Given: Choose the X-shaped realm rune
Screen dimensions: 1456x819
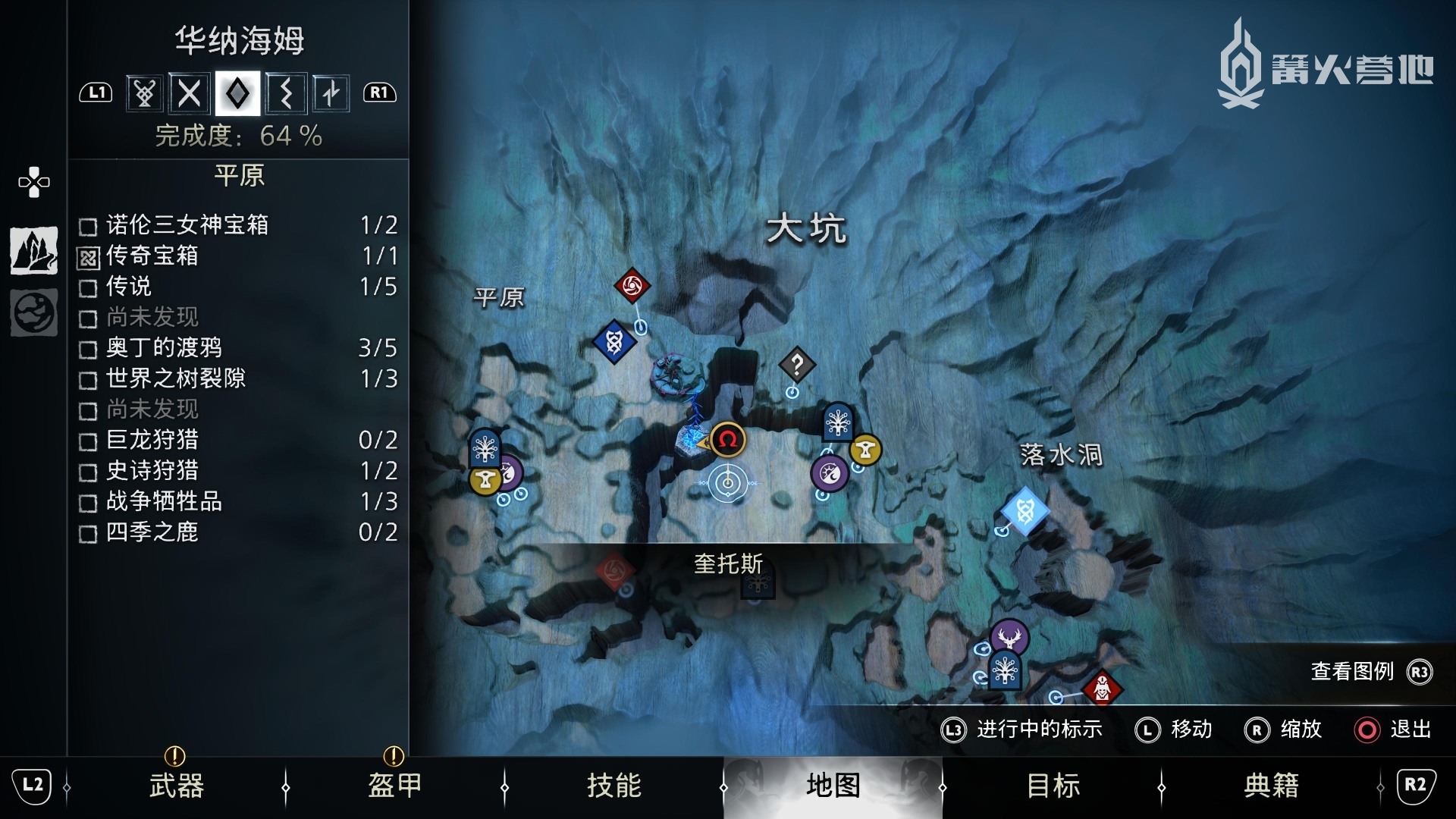Looking at the screenshot, I should [190, 93].
